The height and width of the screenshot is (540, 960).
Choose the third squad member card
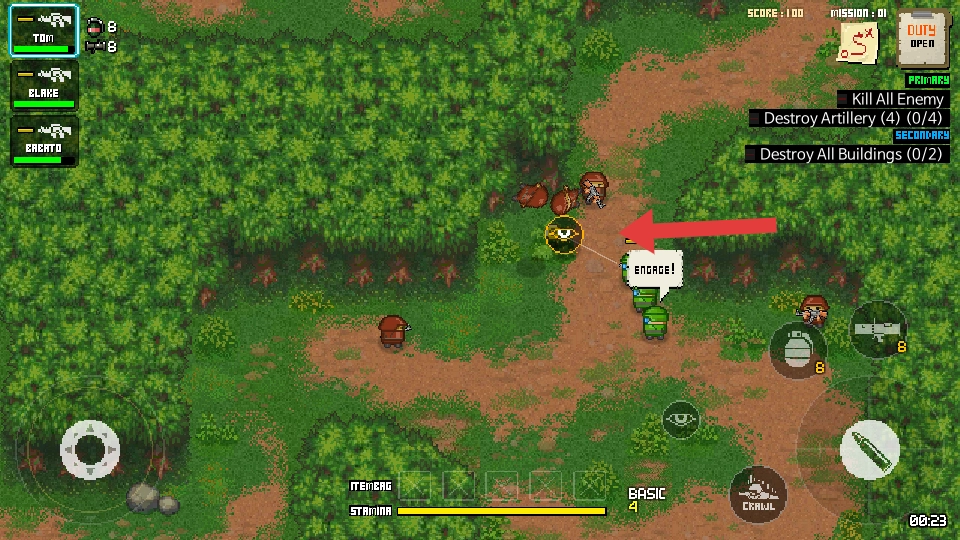[44, 141]
